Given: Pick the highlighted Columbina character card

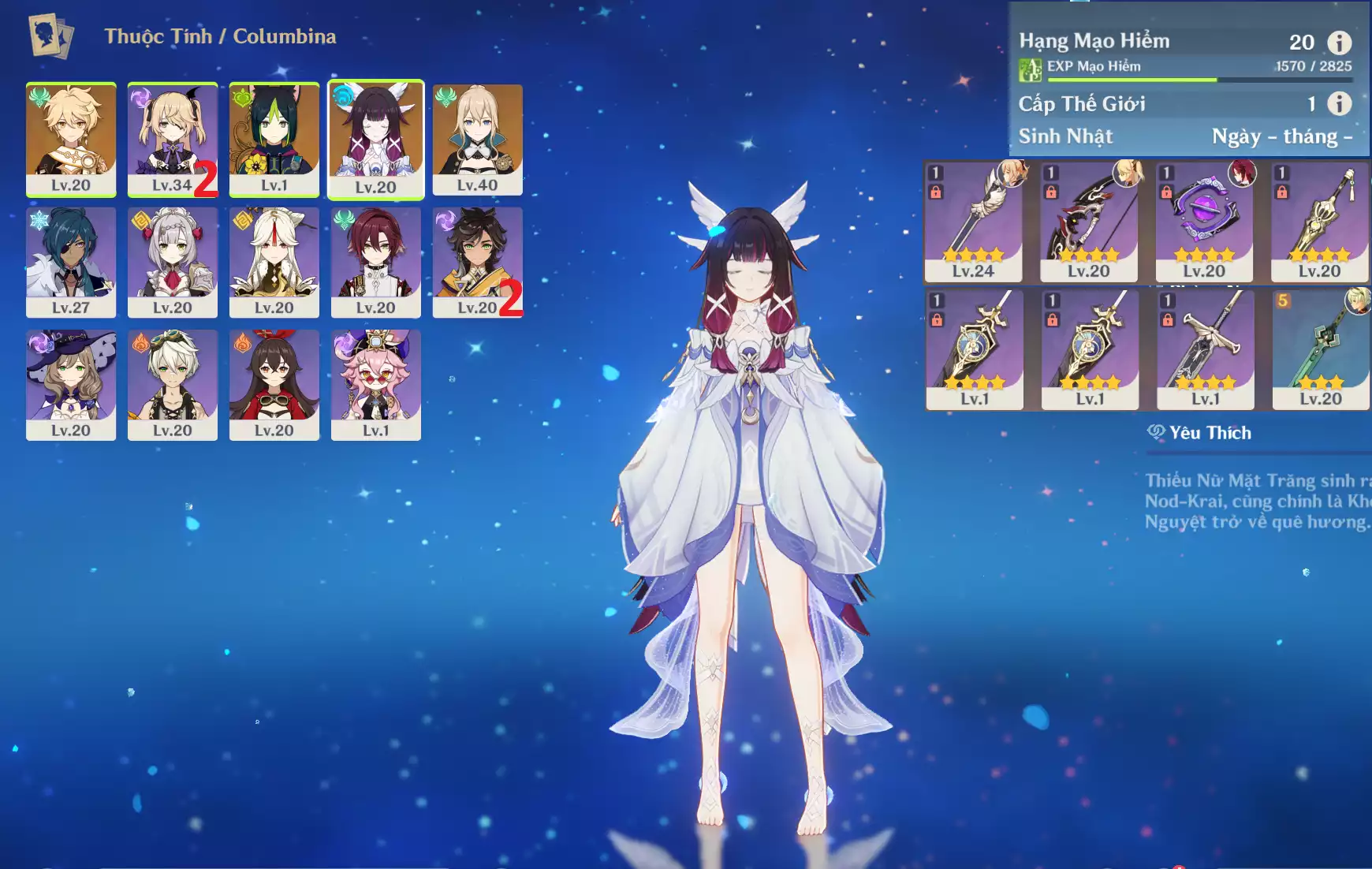Looking at the screenshot, I should 375,139.
